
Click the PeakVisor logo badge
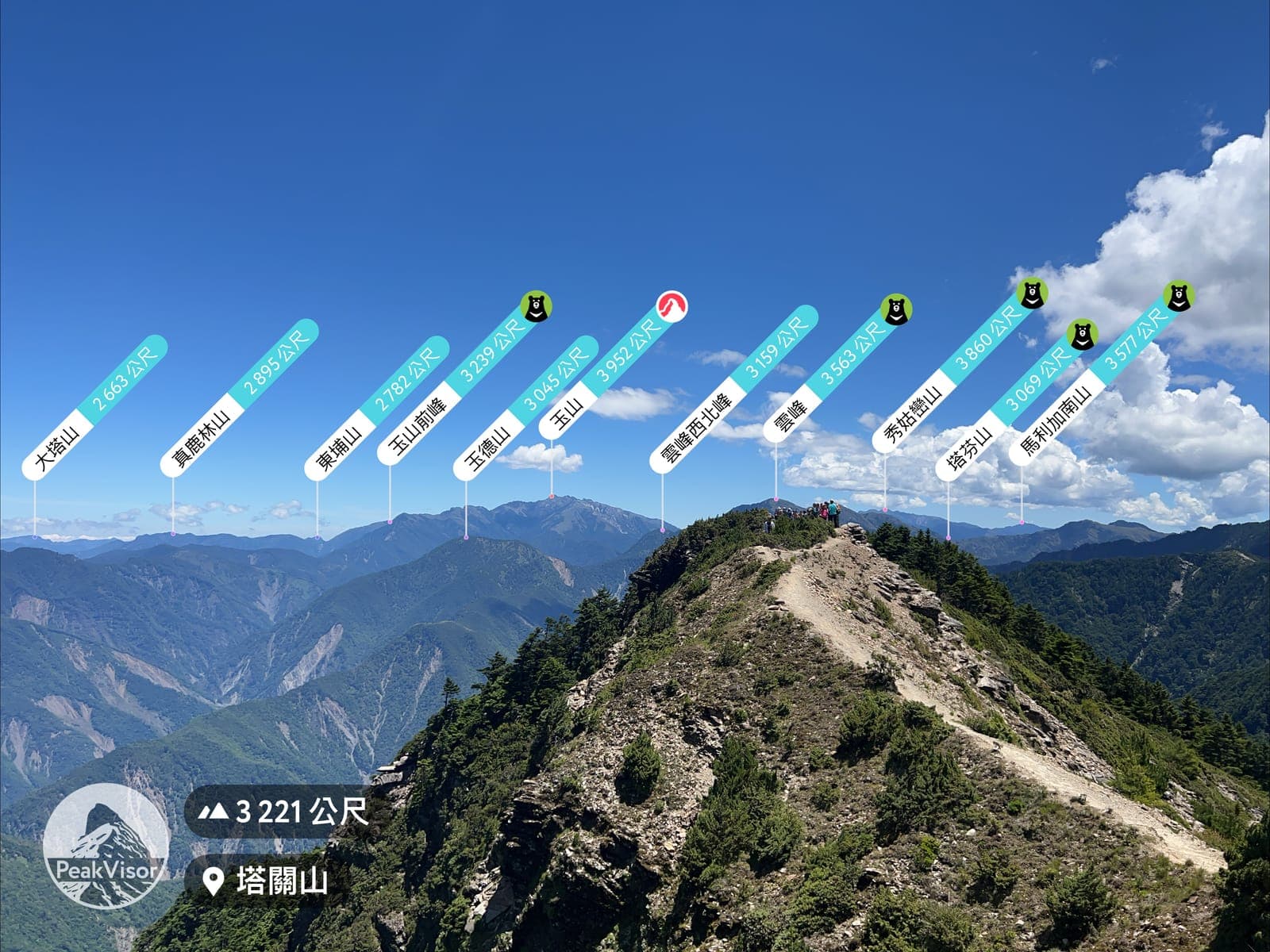106,846
